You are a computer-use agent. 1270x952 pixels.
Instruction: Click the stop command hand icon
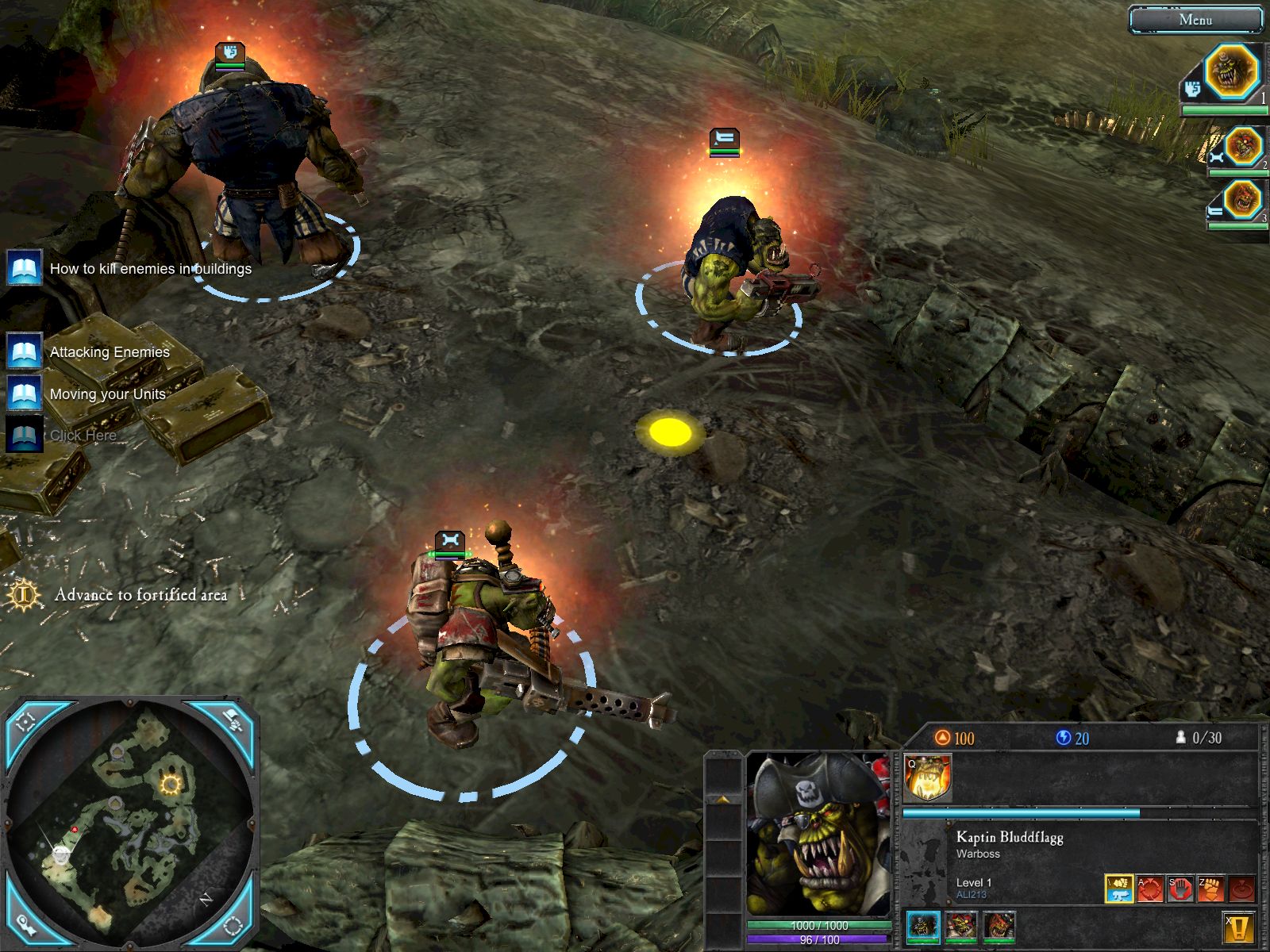[1180, 889]
